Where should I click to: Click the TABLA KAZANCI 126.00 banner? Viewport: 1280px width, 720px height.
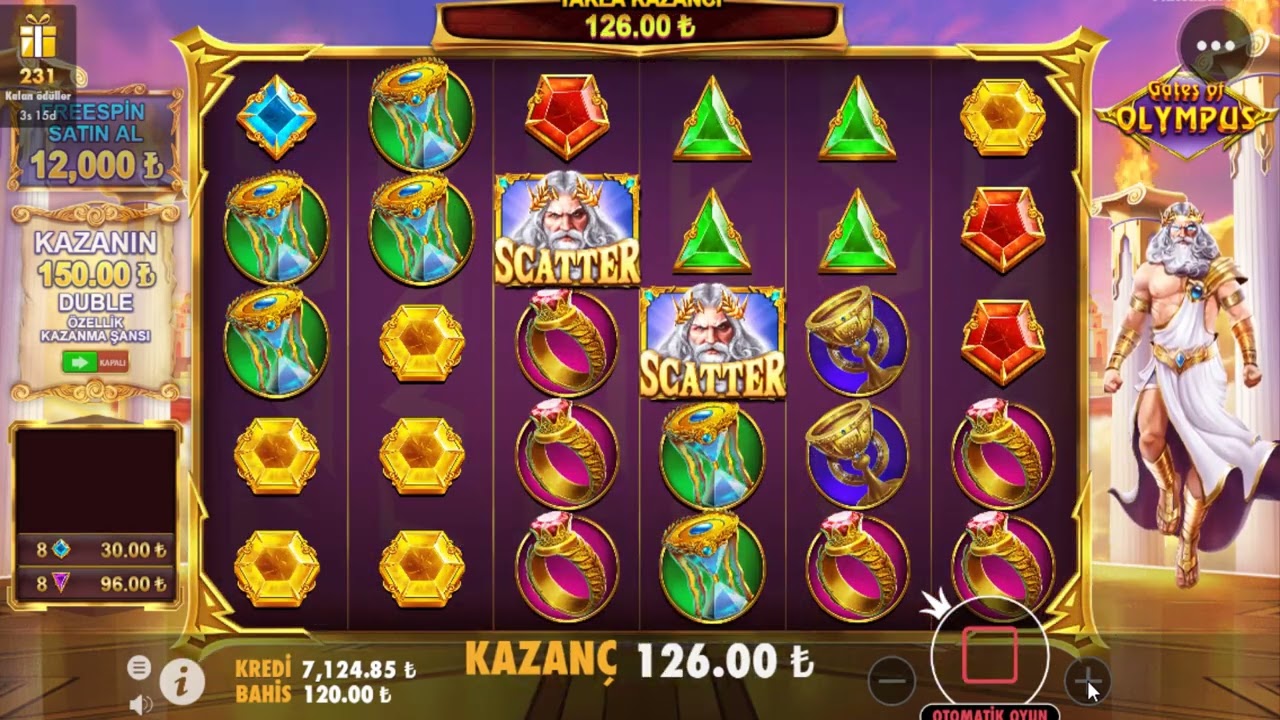tap(640, 20)
